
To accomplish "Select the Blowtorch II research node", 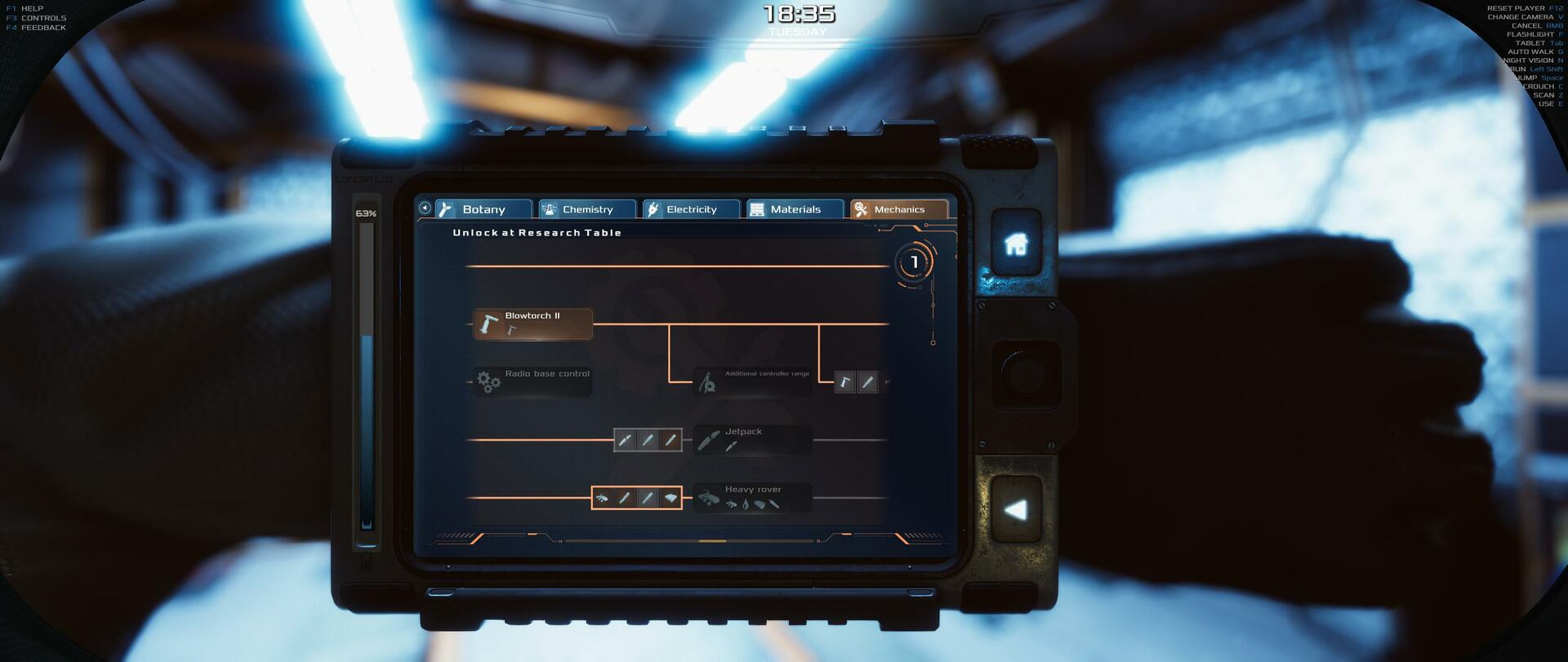I will coord(532,324).
